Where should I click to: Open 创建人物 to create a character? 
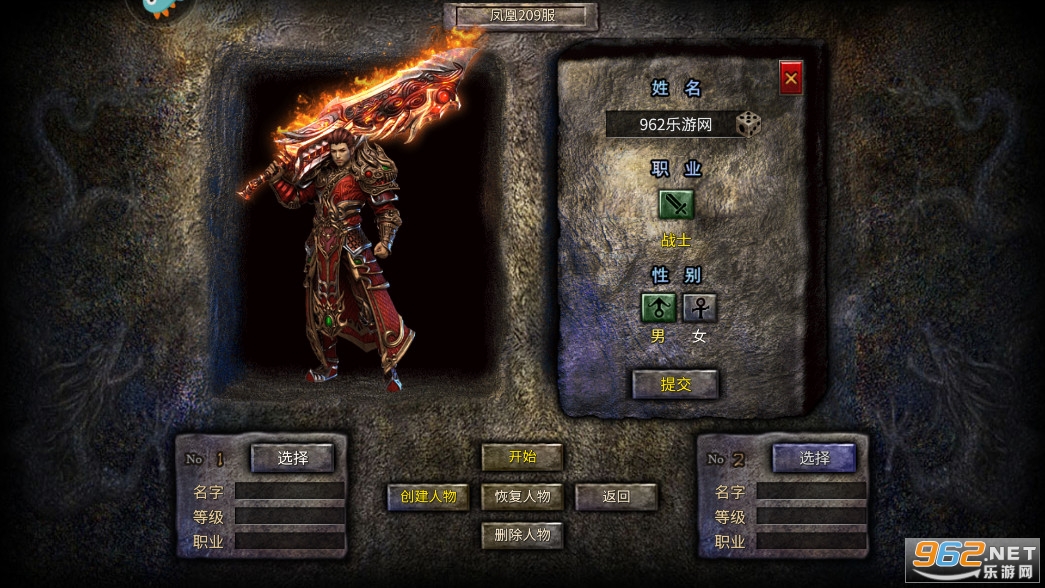[x=428, y=496]
